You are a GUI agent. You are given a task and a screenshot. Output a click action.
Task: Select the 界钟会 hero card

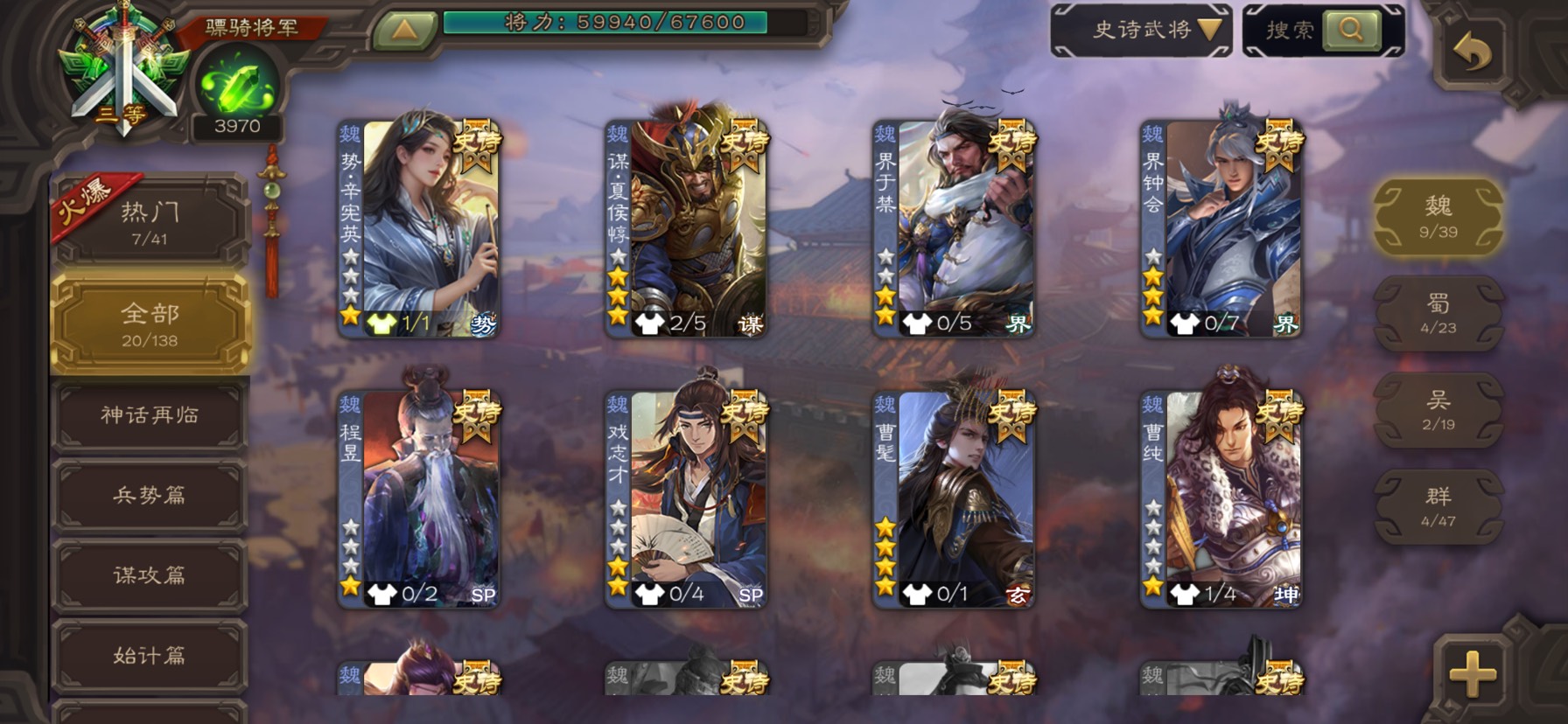click(1221, 228)
